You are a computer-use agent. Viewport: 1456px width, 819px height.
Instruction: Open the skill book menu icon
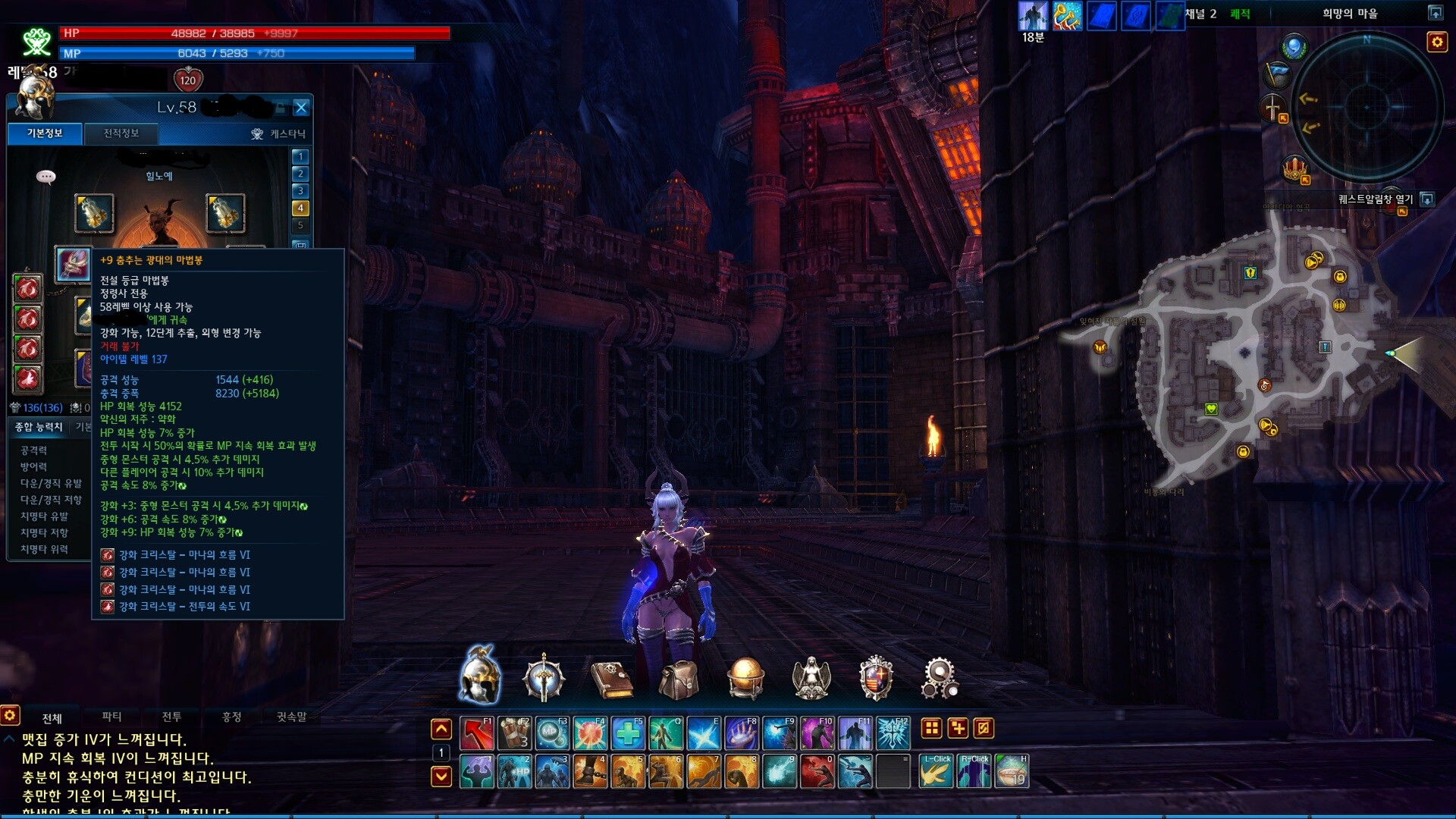click(x=611, y=678)
